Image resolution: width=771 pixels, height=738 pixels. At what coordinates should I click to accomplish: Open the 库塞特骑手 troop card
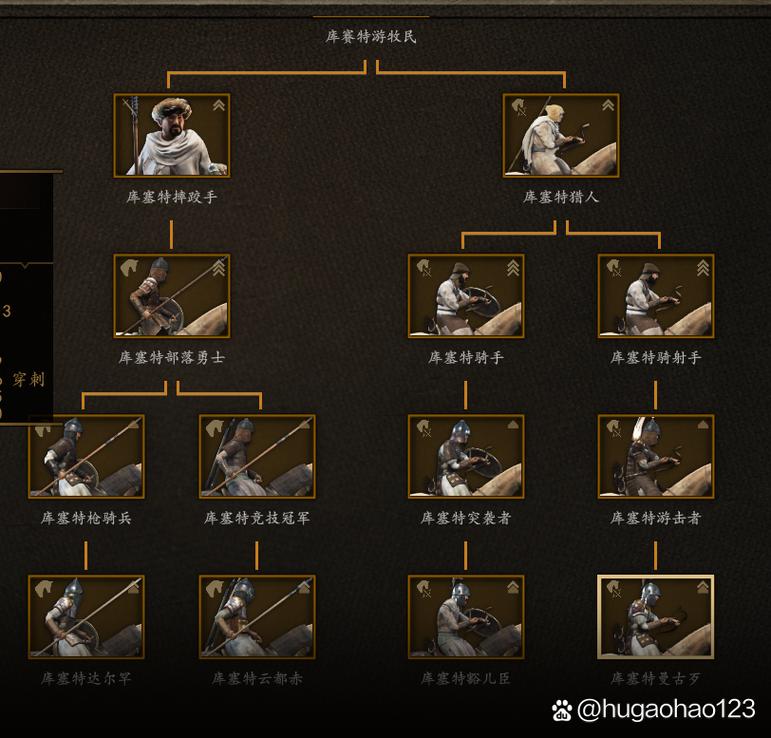coord(466,296)
